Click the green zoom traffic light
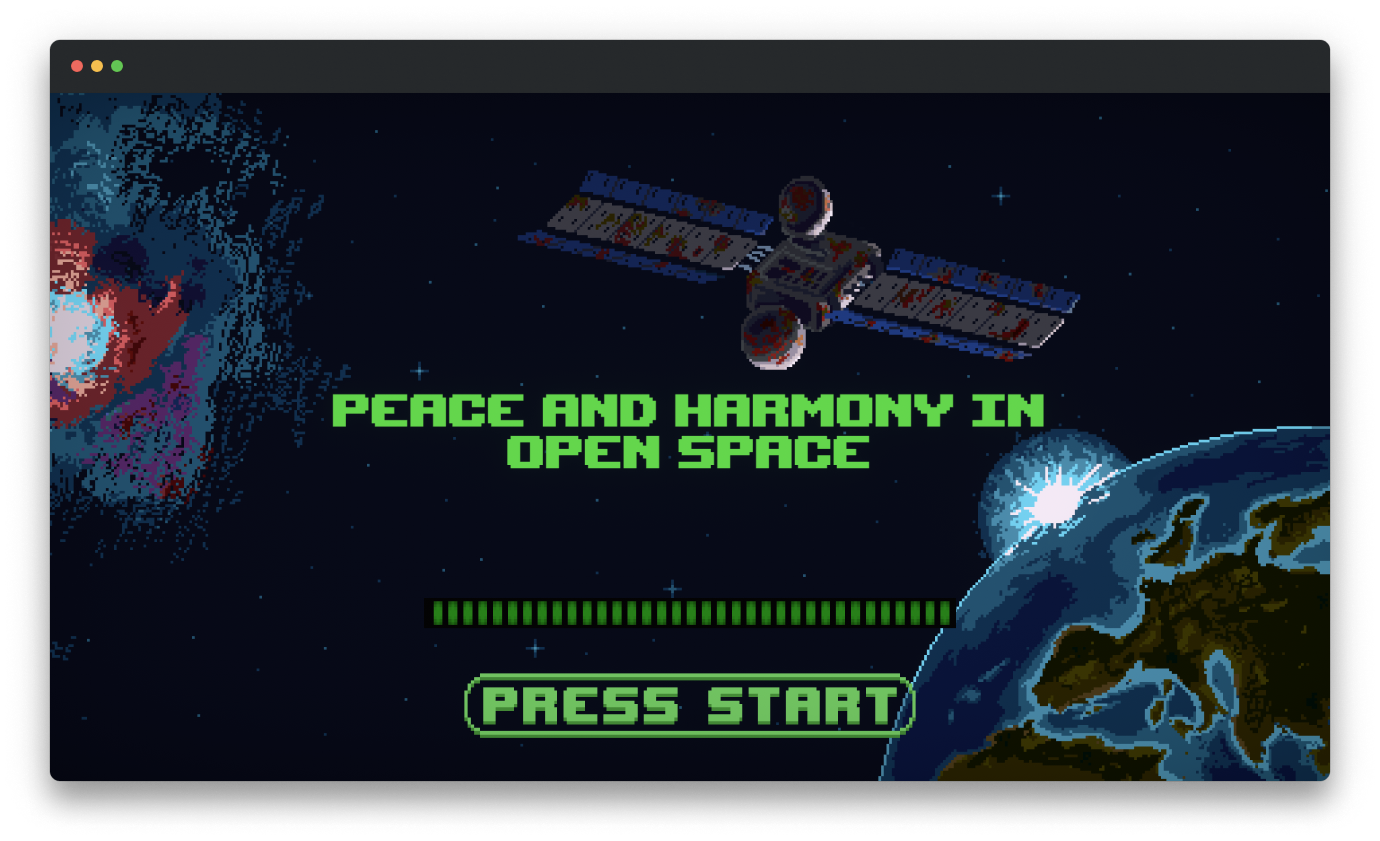 pos(117,65)
